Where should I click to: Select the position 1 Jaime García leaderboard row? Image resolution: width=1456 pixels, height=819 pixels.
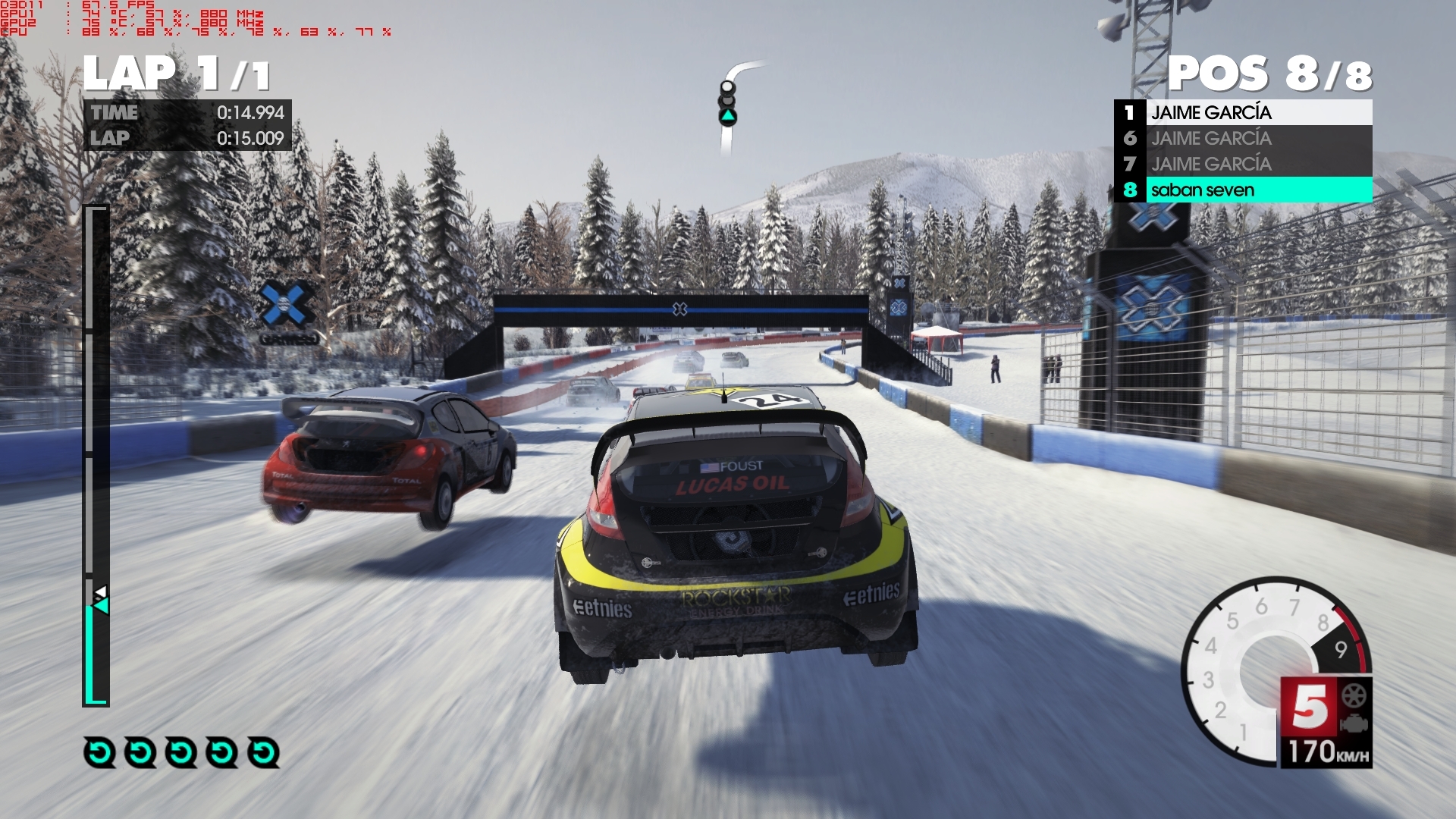[x=1242, y=112]
